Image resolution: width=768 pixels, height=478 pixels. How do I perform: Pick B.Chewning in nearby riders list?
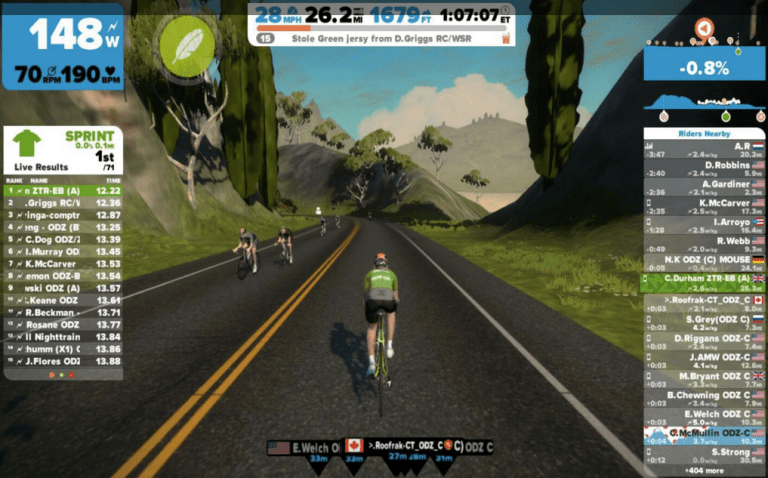[703, 399]
